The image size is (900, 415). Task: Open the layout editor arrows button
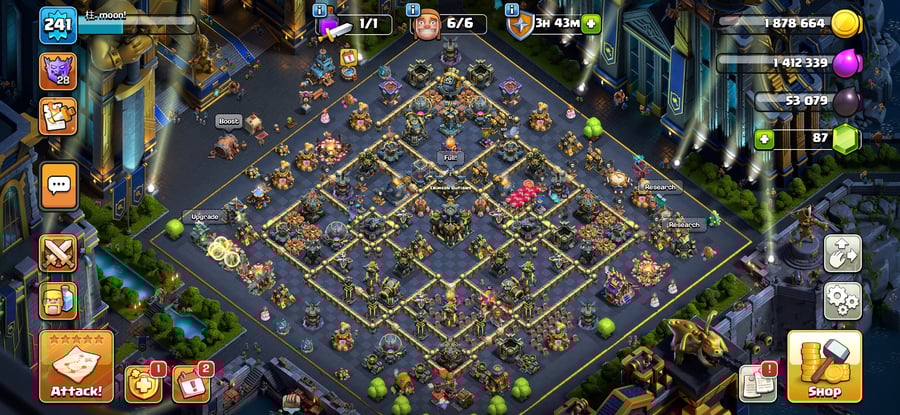click(843, 254)
